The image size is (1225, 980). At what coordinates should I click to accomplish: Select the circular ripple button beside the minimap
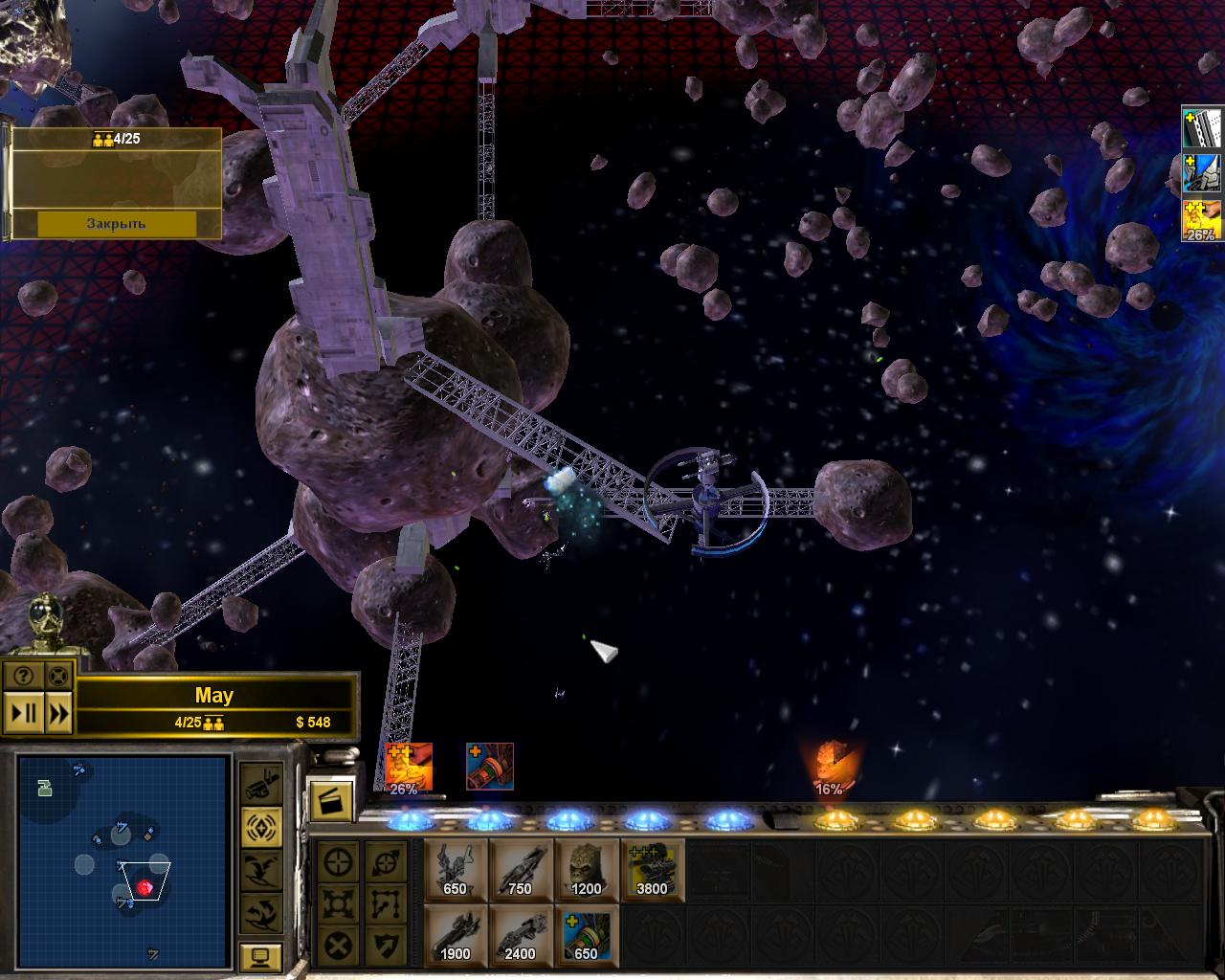(x=260, y=825)
